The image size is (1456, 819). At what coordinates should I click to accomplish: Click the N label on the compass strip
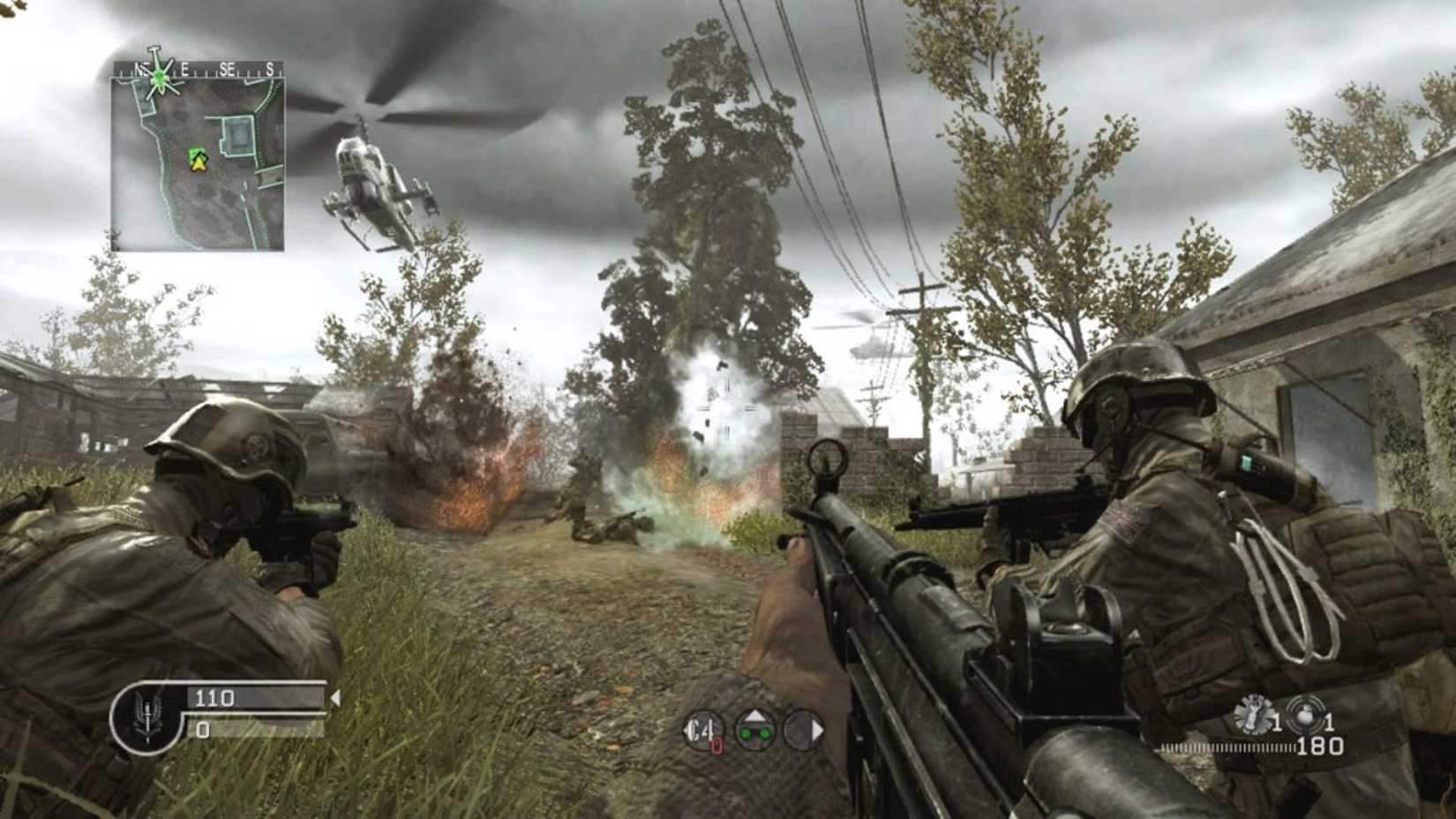[x=139, y=68]
